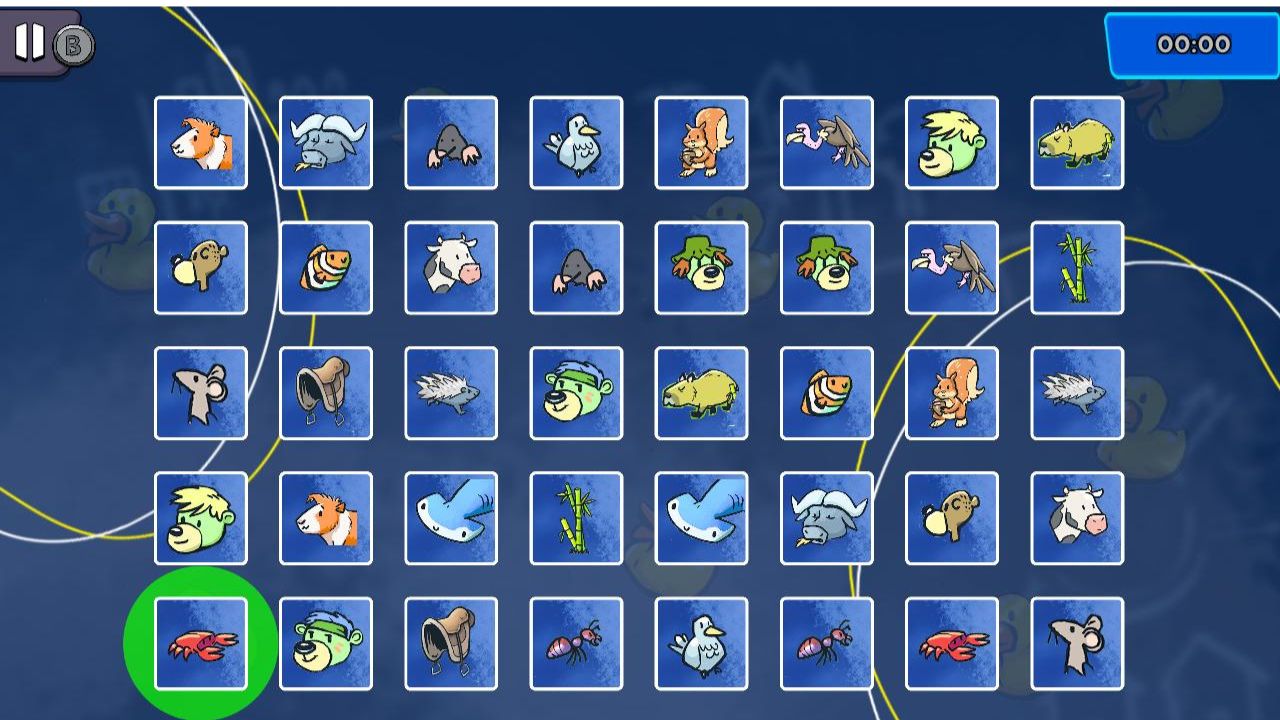The height and width of the screenshot is (720, 1280).
Task: Select the bamboo tile at the right edge
Action: pos(1076,268)
